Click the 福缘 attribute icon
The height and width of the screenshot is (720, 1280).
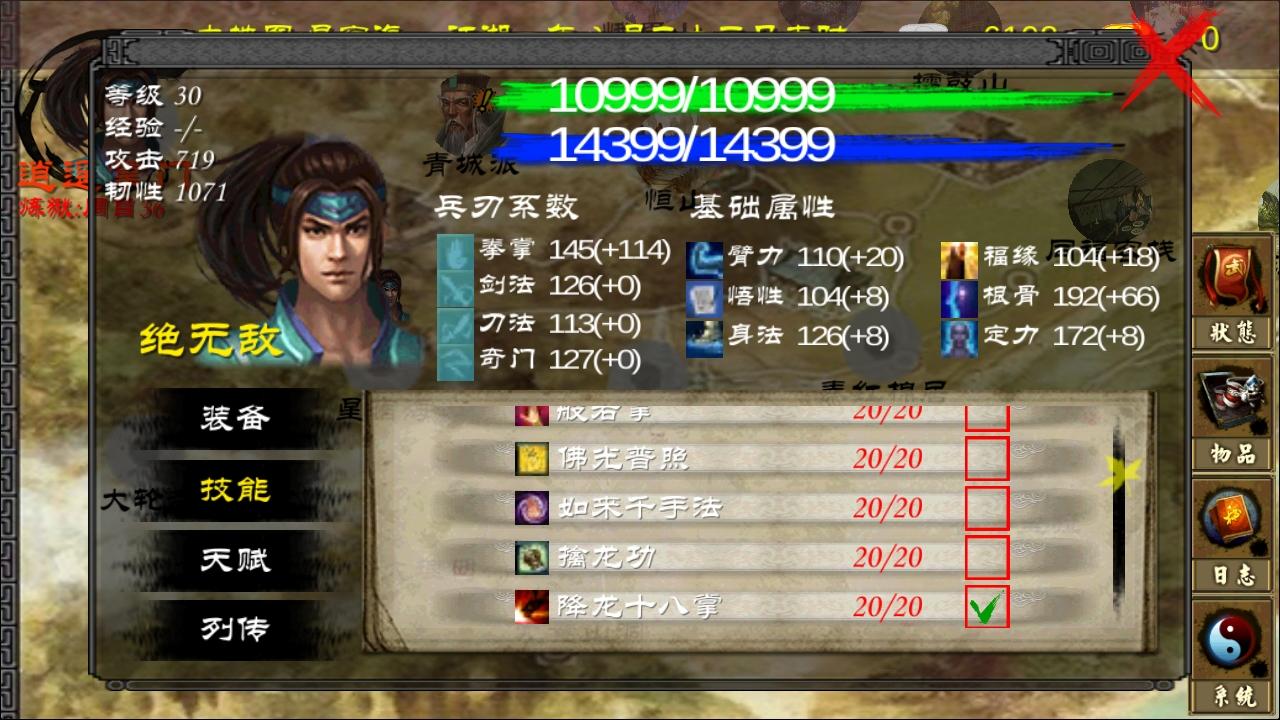pos(960,258)
